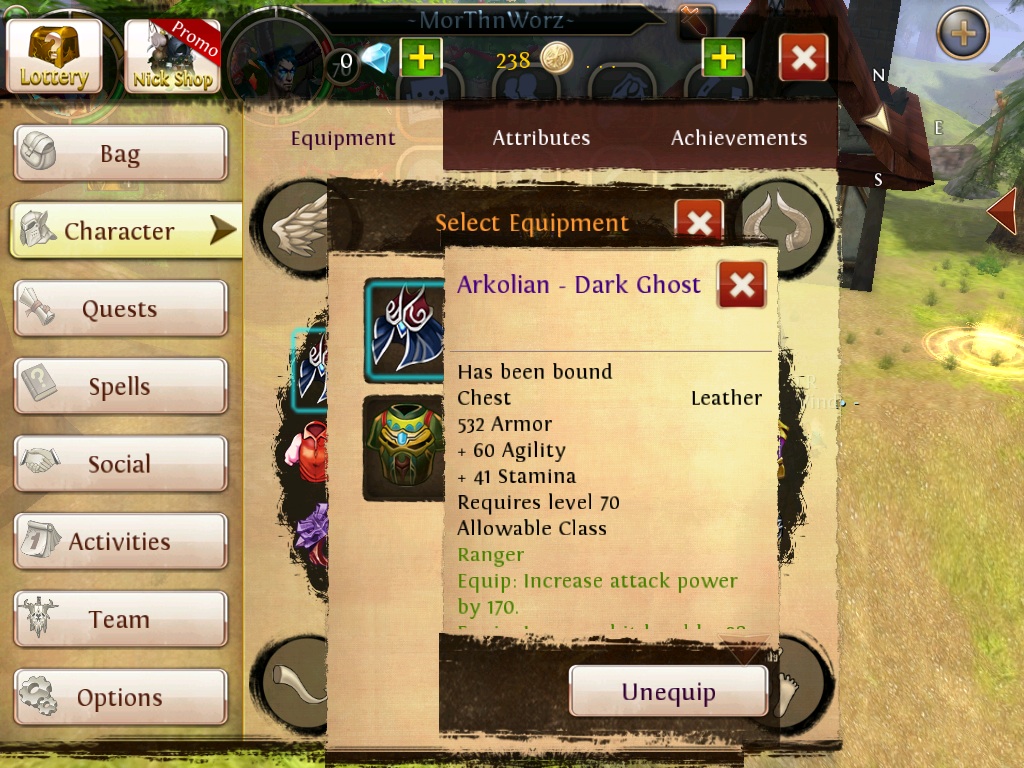The height and width of the screenshot is (768, 1024).
Task: Open the Nick Shop promo
Action: pyautogui.click(x=172, y=56)
